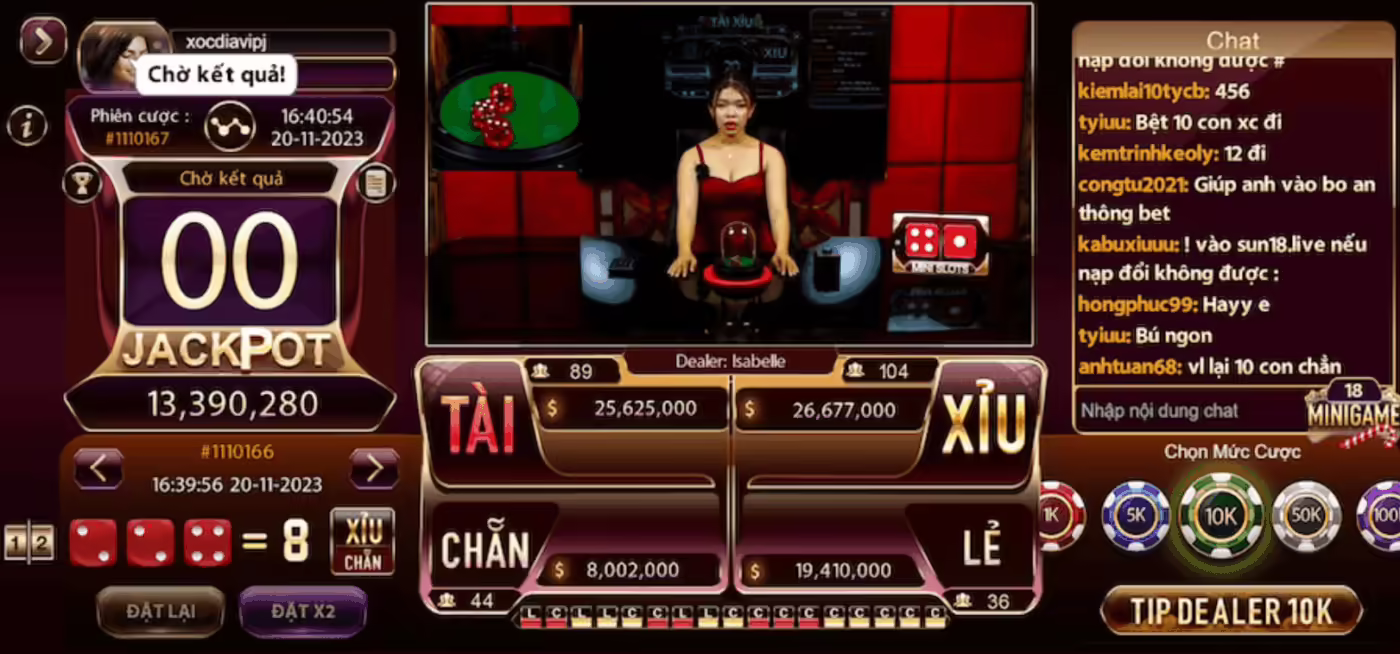1400x654 pixels.
Task: Pick the 50K betting chip
Action: click(x=1305, y=516)
